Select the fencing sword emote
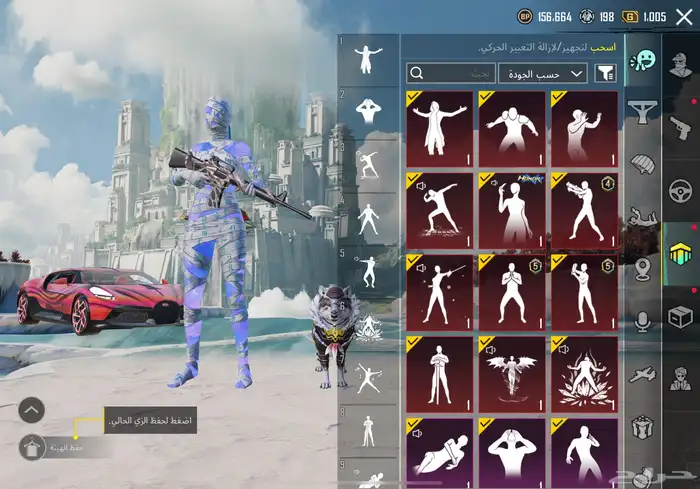Viewport: 700px width, 489px height. click(x=440, y=292)
